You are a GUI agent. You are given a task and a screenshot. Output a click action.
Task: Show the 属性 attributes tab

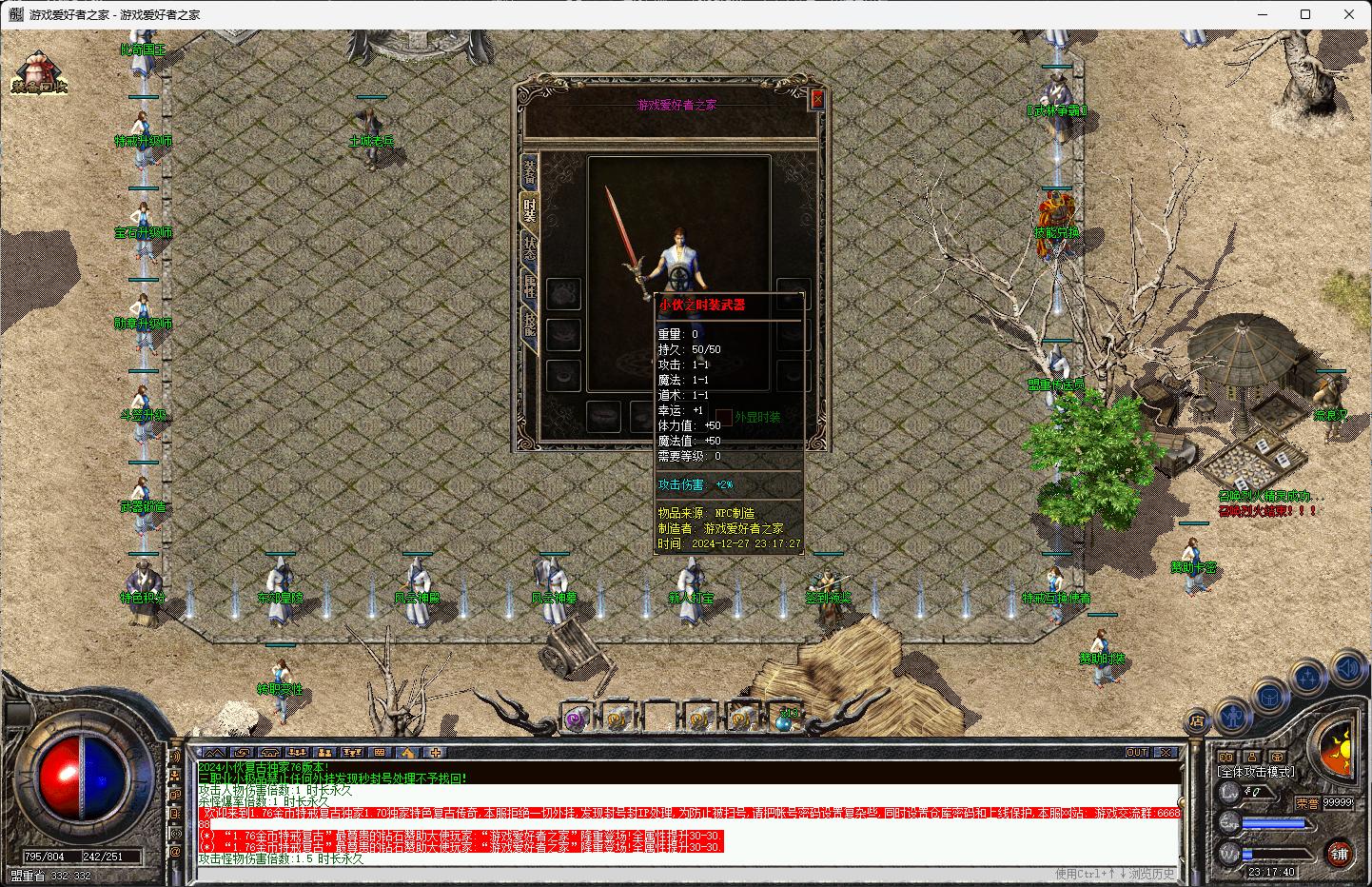pos(529,286)
